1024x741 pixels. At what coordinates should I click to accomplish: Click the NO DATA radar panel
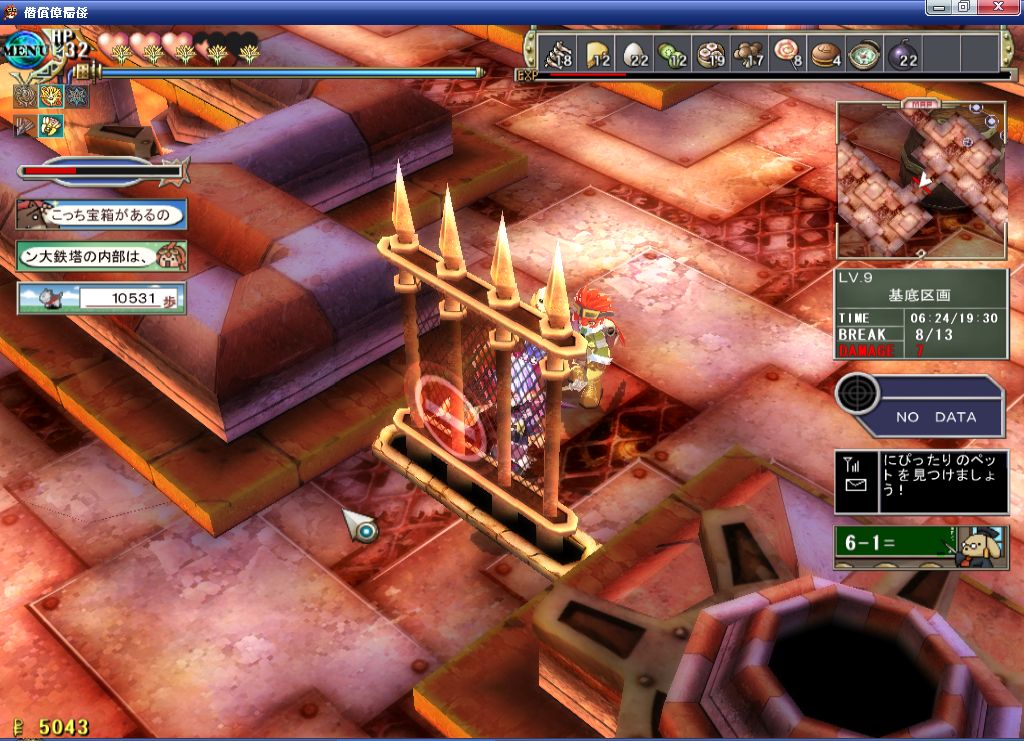921,406
